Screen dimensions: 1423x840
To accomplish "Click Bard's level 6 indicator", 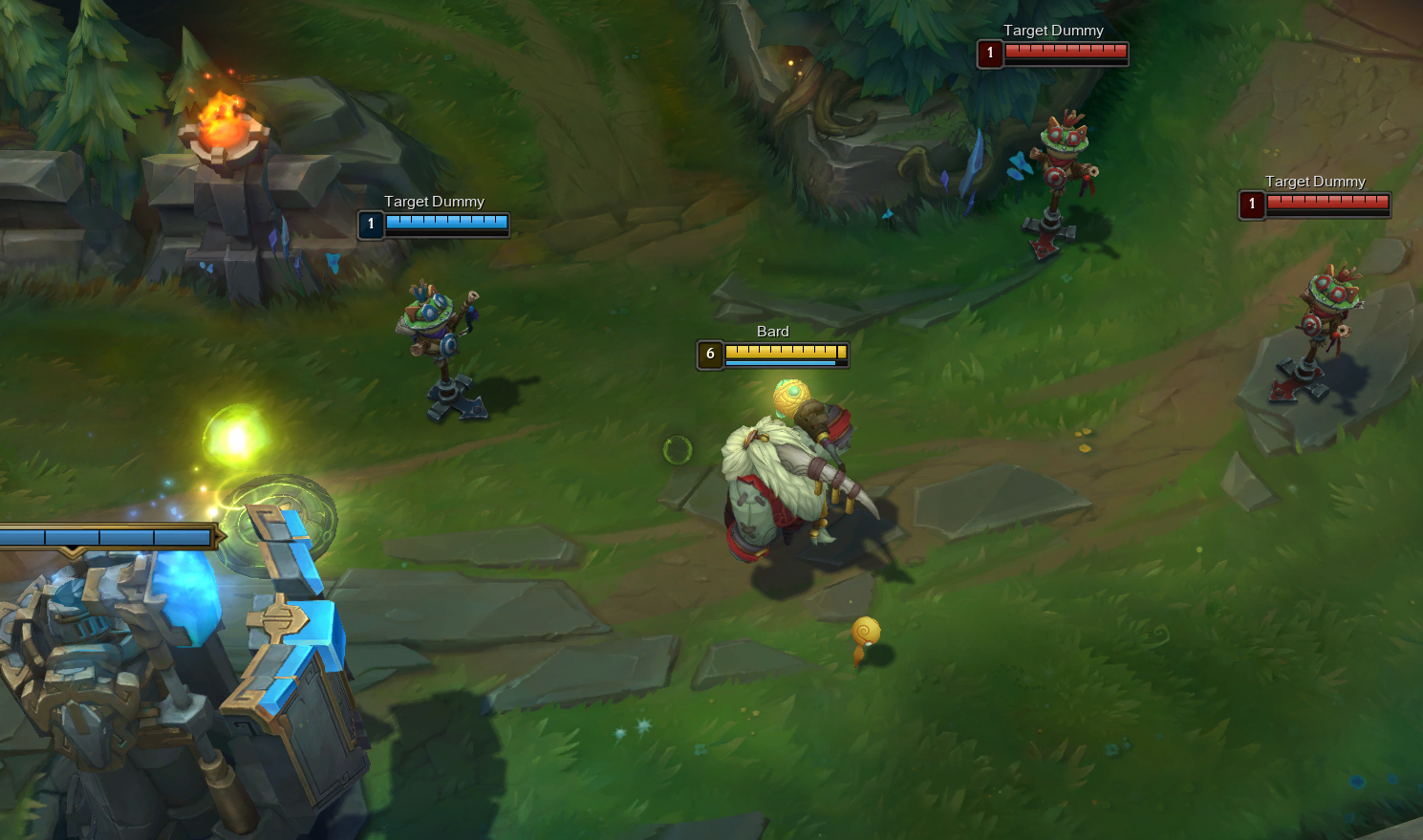I will [709, 354].
